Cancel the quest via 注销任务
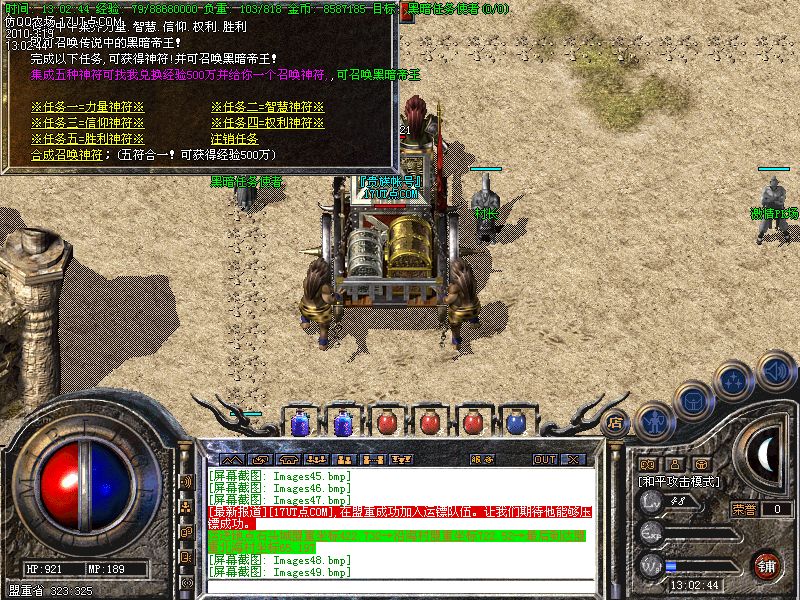The height and width of the screenshot is (600, 800). coord(234,139)
